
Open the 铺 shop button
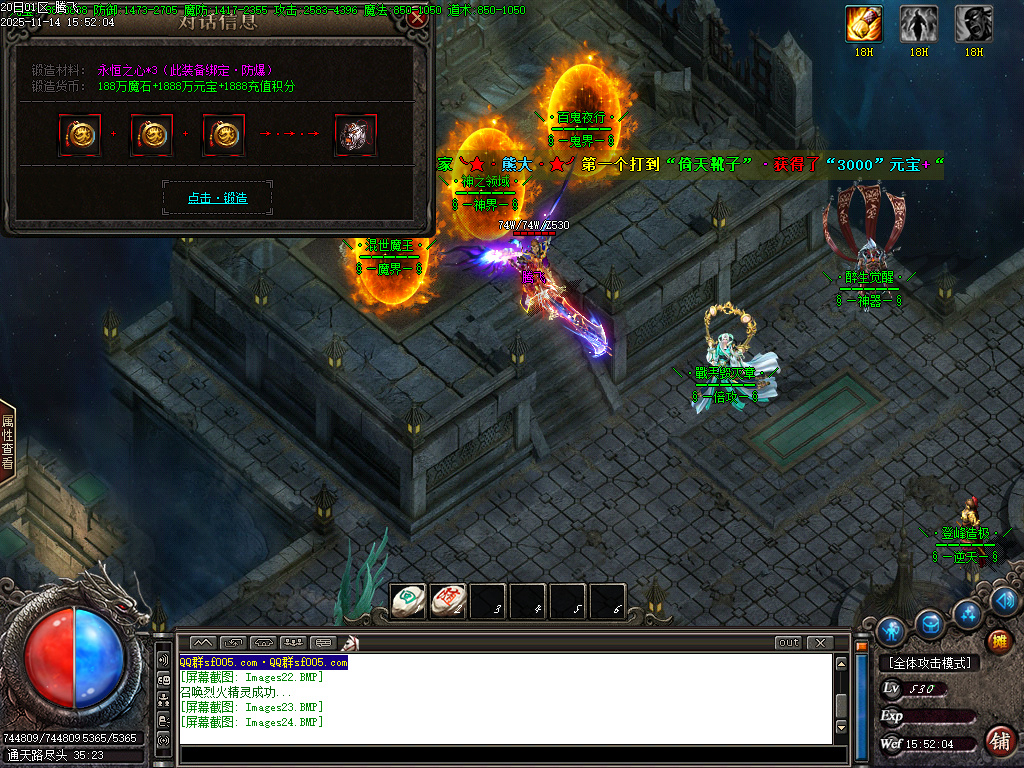[x=998, y=741]
